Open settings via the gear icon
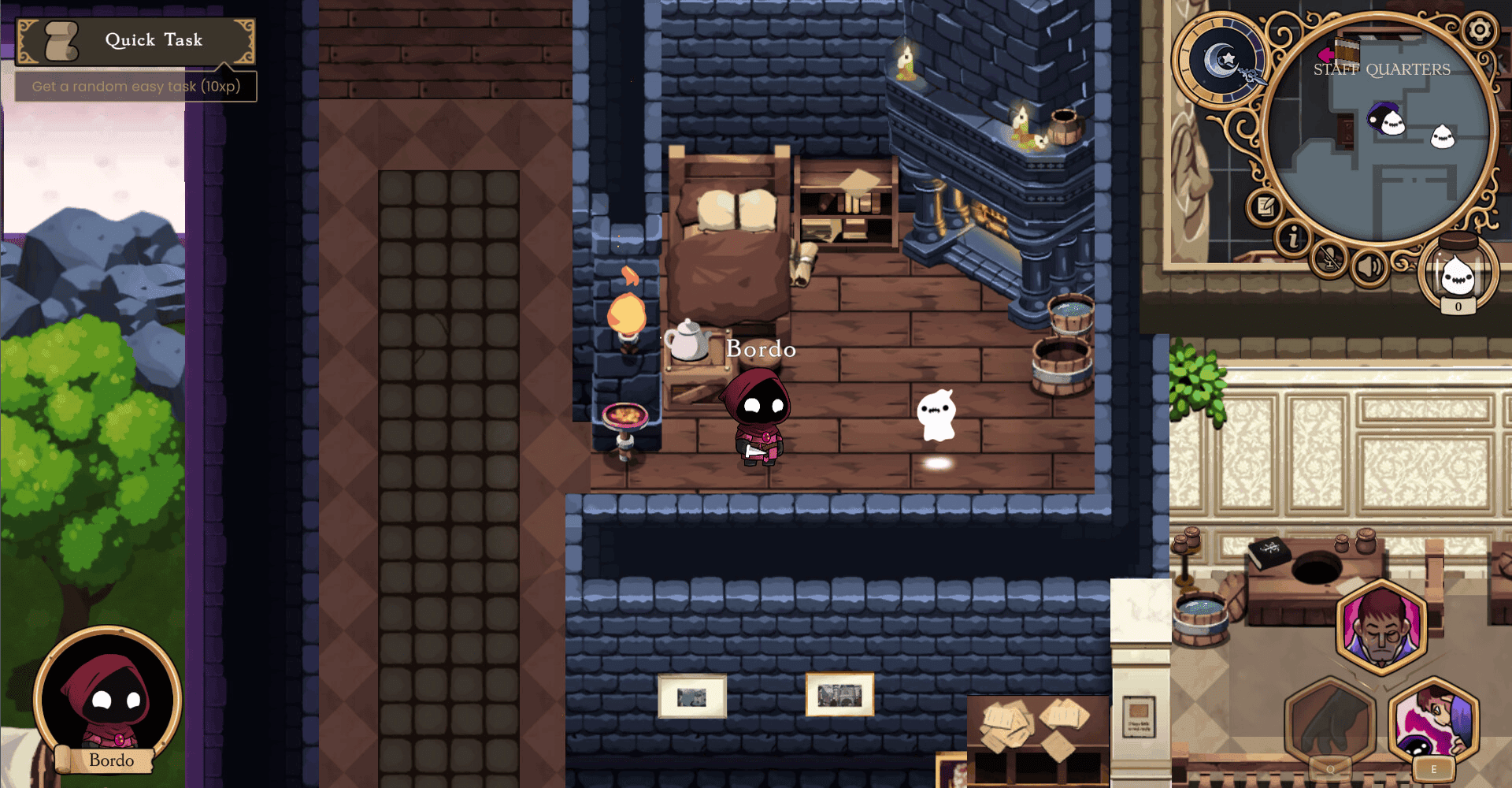 pyautogui.click(x=1479, y=30)
